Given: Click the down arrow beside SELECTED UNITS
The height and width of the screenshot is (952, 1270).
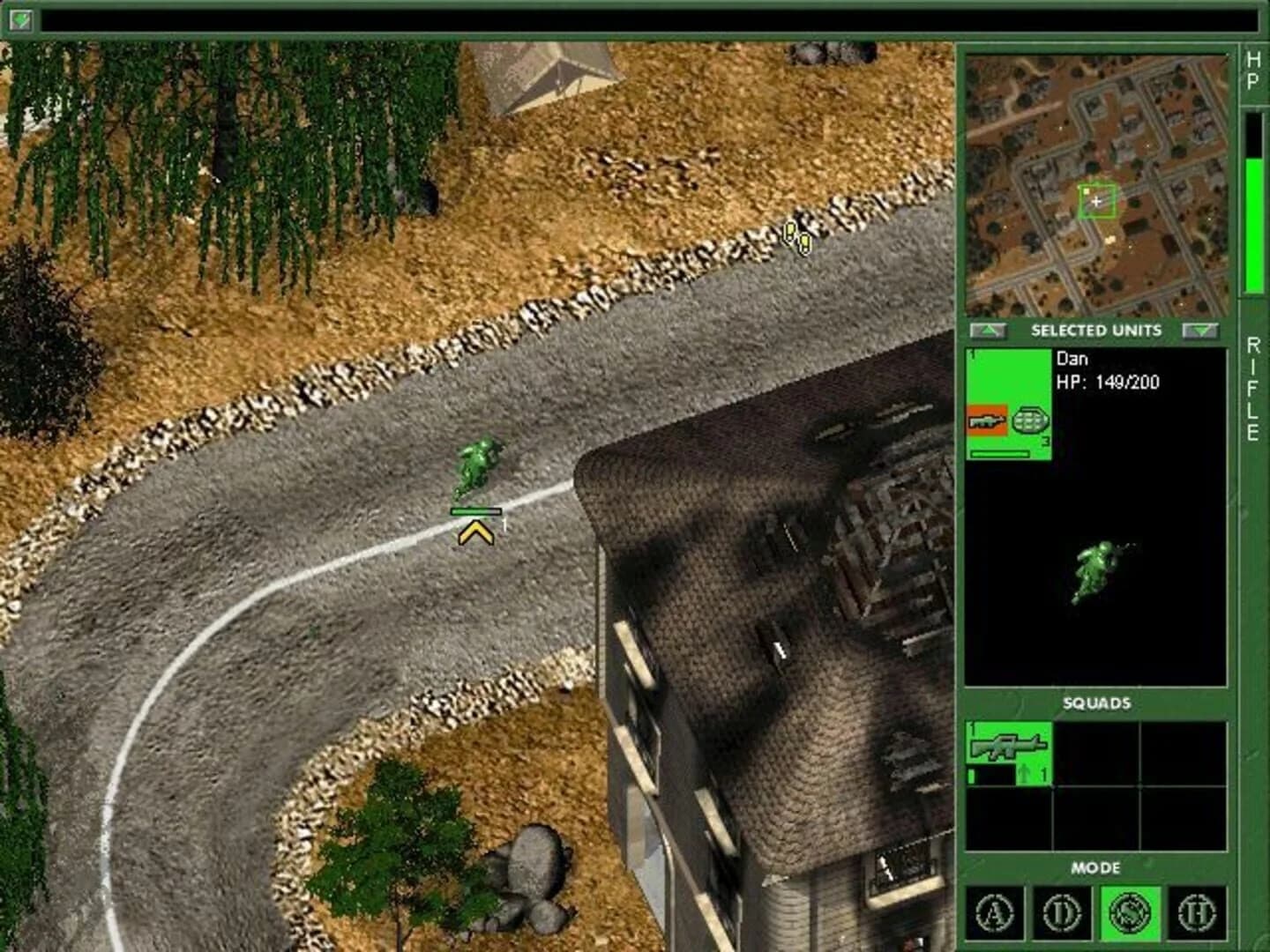Looking at the screenshot, I should [x=1202, y=330].
